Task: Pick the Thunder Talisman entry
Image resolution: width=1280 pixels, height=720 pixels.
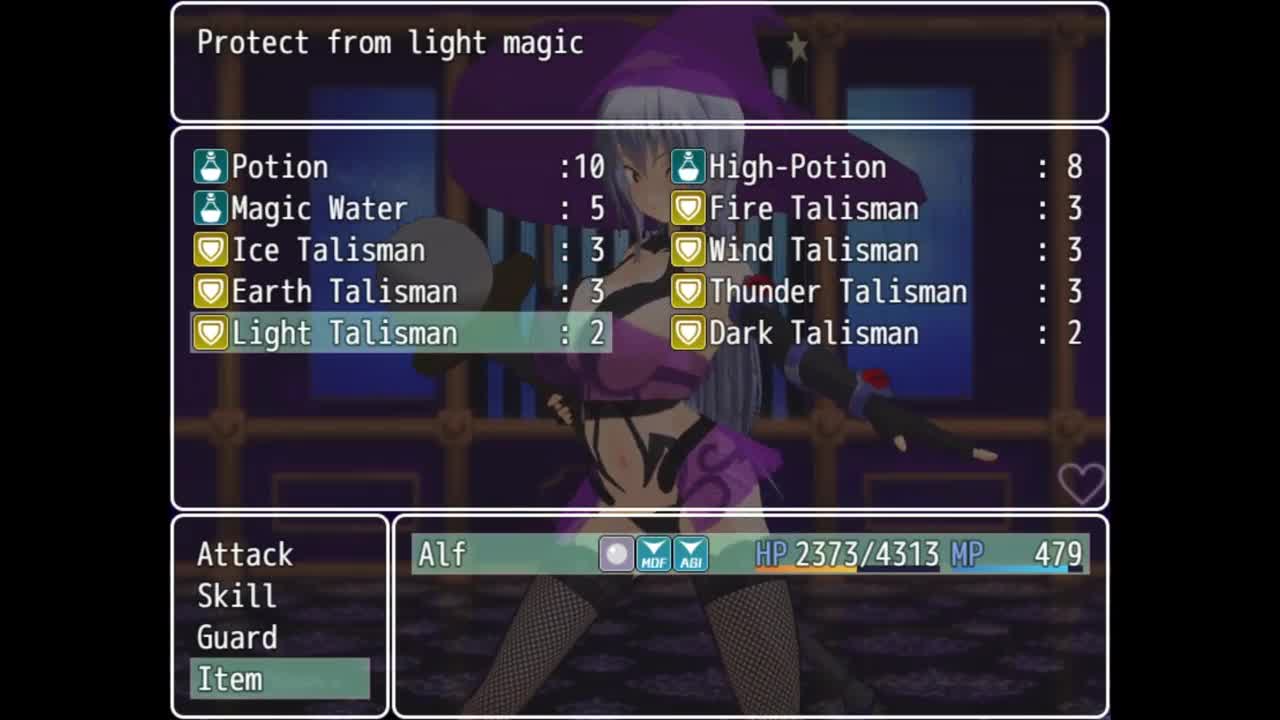Action: pos(878,292)
